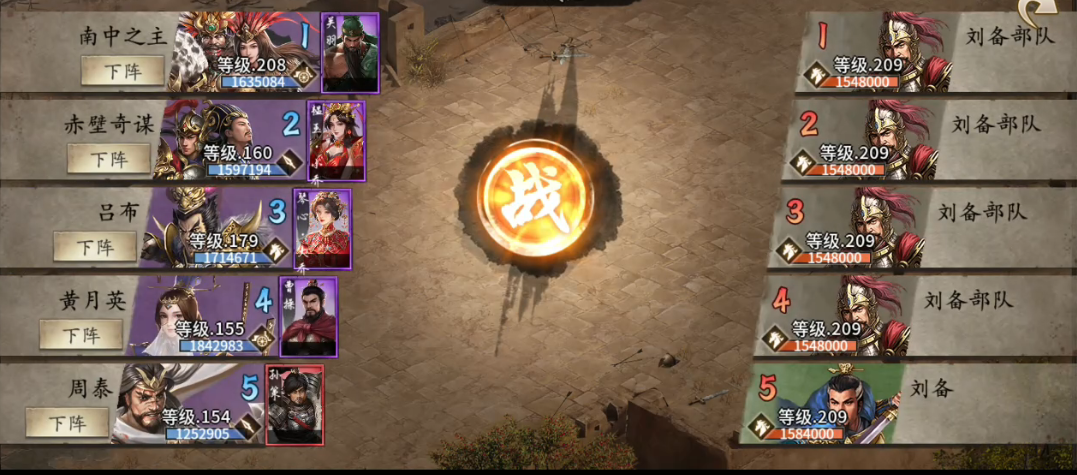1077x475 pixels.
Task: Withdraw 吕布 using his 下阵 button
Action: coord(95,246)
